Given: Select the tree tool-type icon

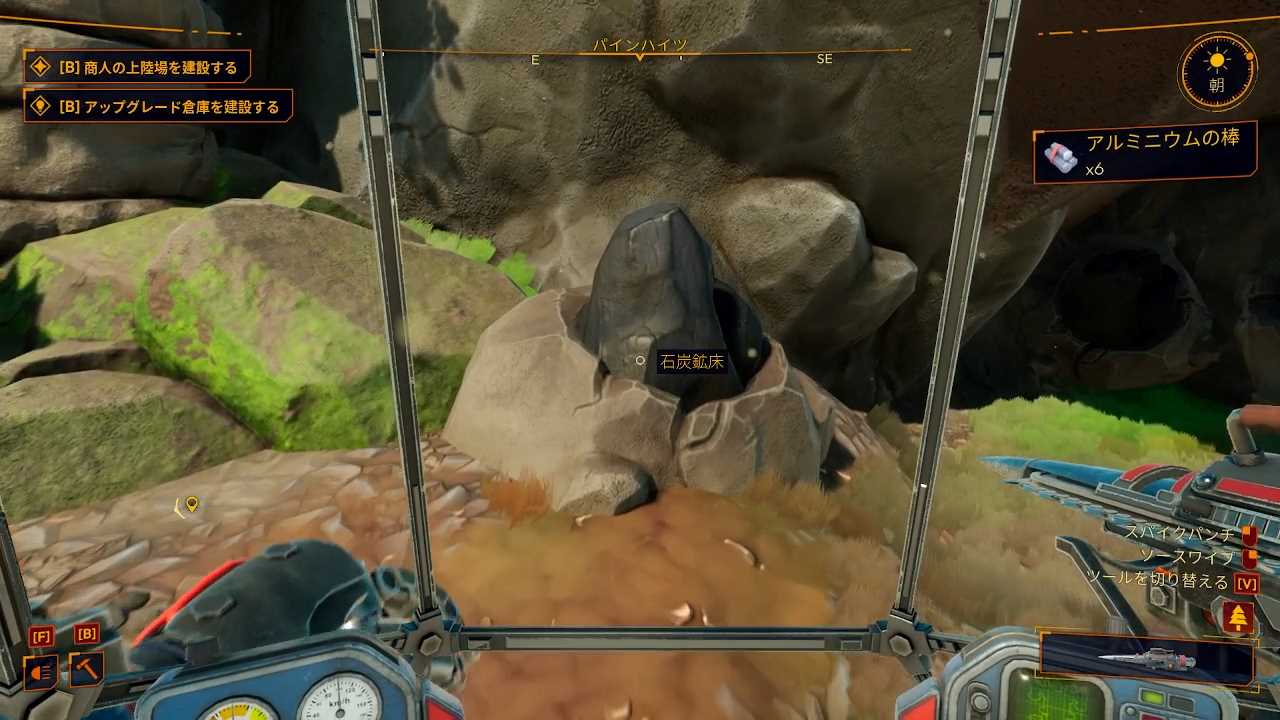Looking at the screenshot, I should tap(1238, 617).
